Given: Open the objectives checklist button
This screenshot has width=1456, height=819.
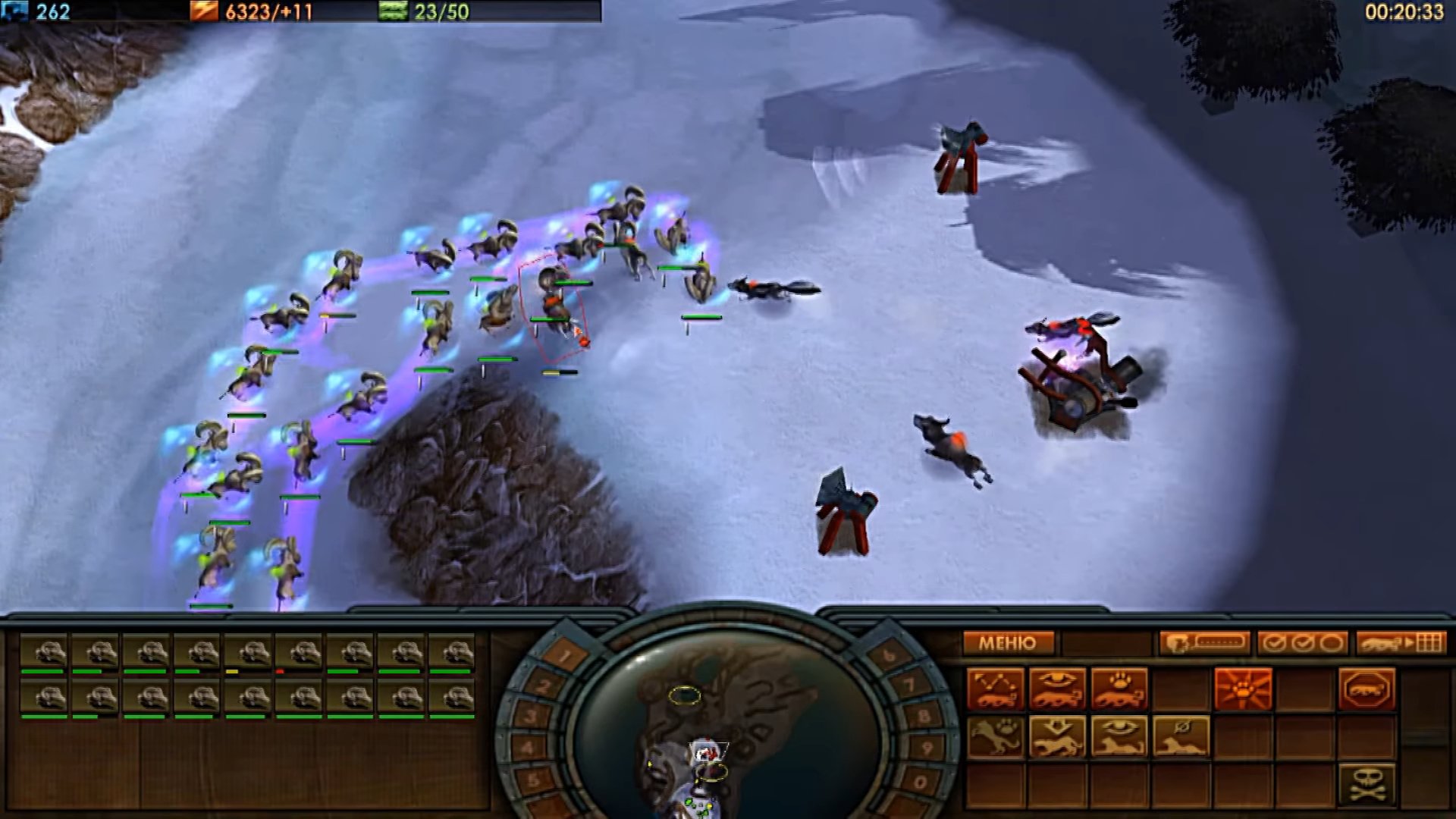Looking at the screenshot, I should click(x=1302, y=644).
